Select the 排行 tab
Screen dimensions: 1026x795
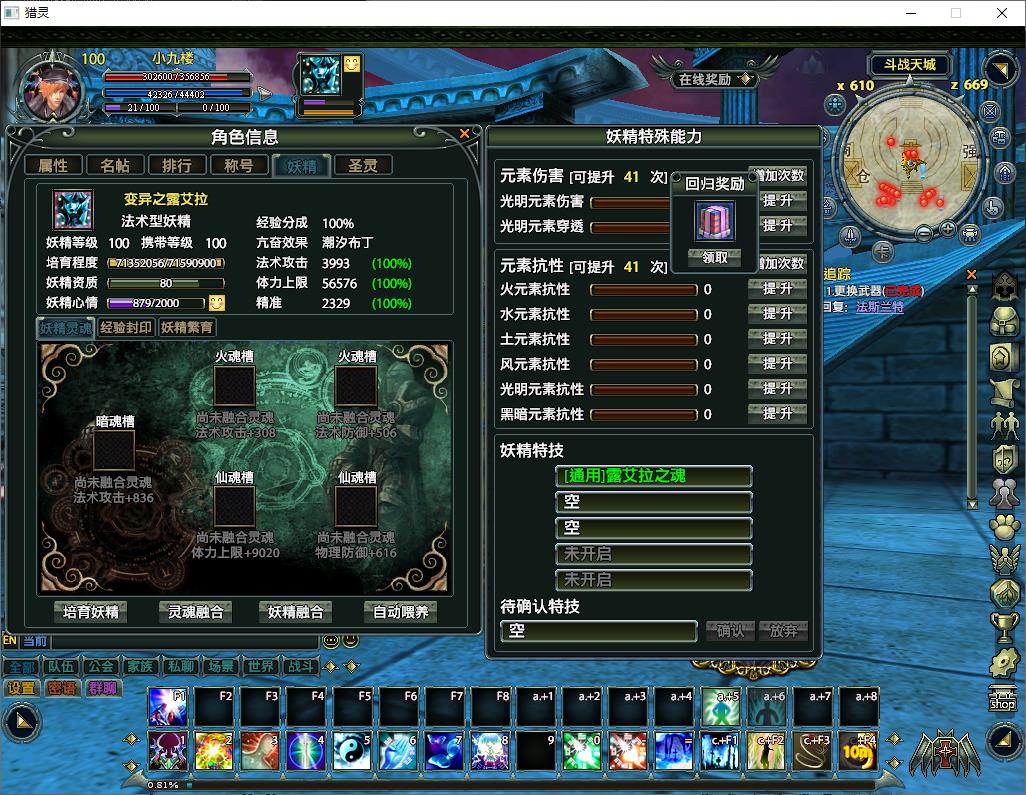coord(177,166)
